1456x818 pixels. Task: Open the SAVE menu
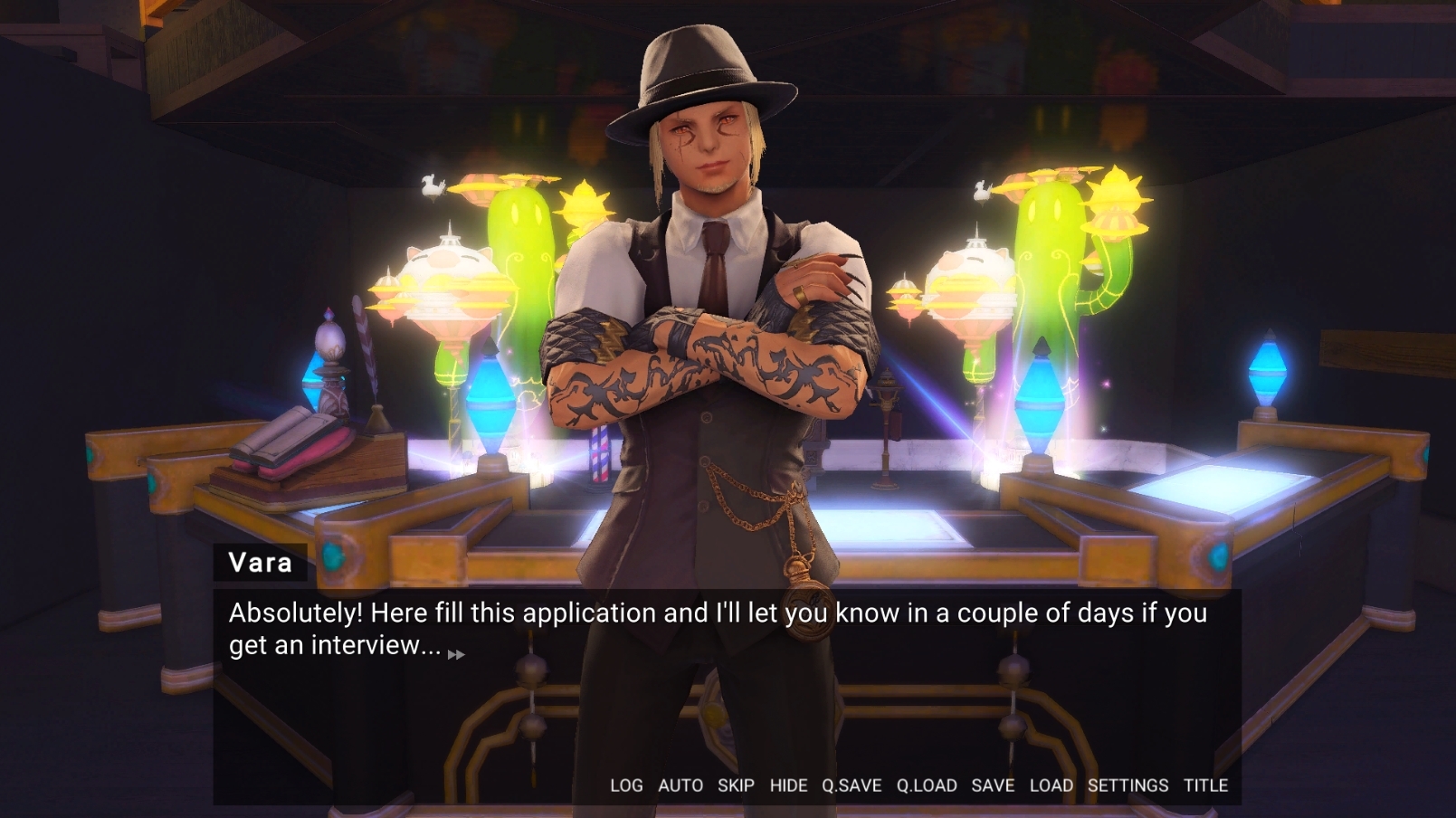(x=993, y=785)
